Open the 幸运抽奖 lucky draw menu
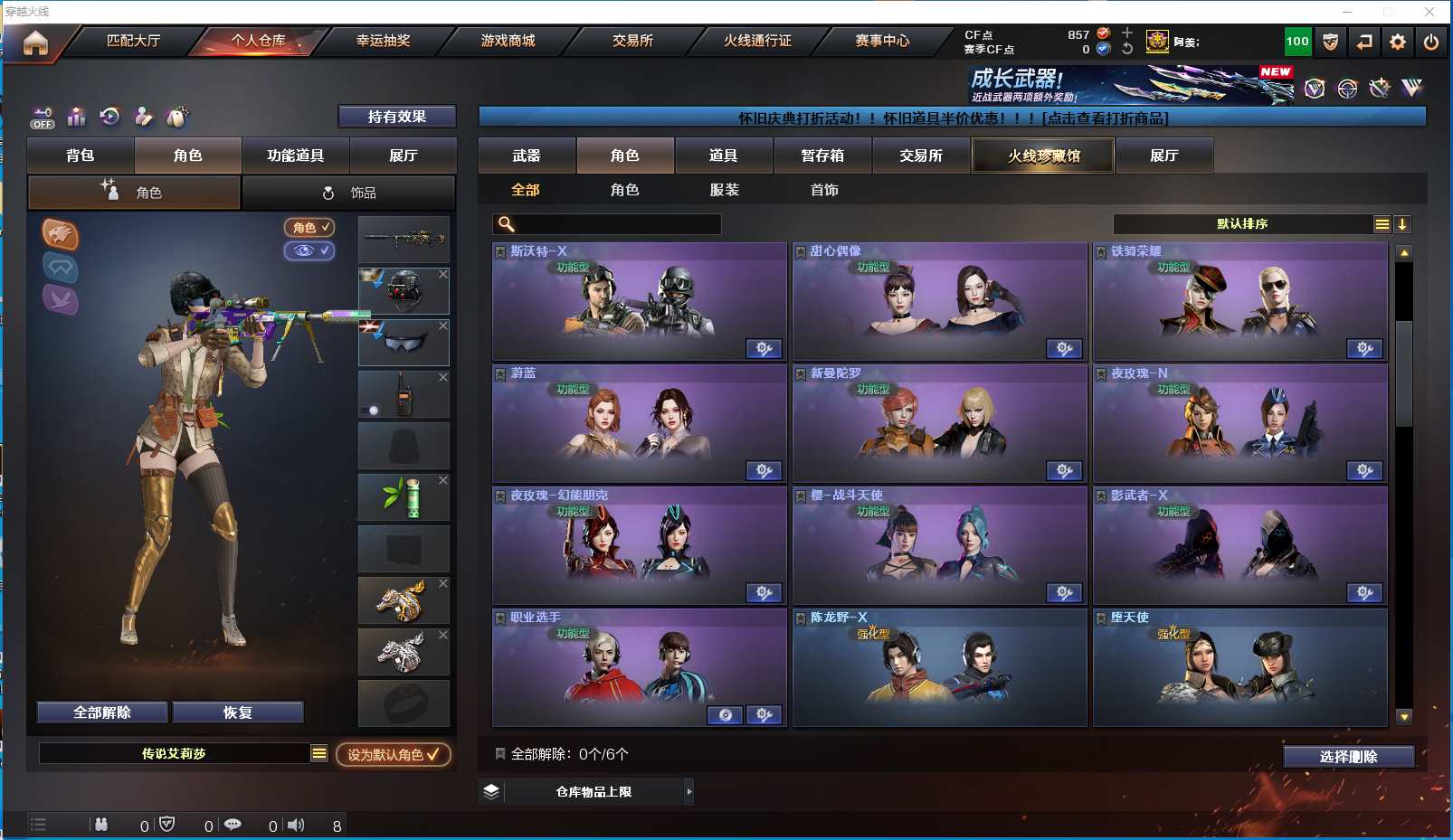This screenshot has height=840, width=1453. (x=383, y=41)
